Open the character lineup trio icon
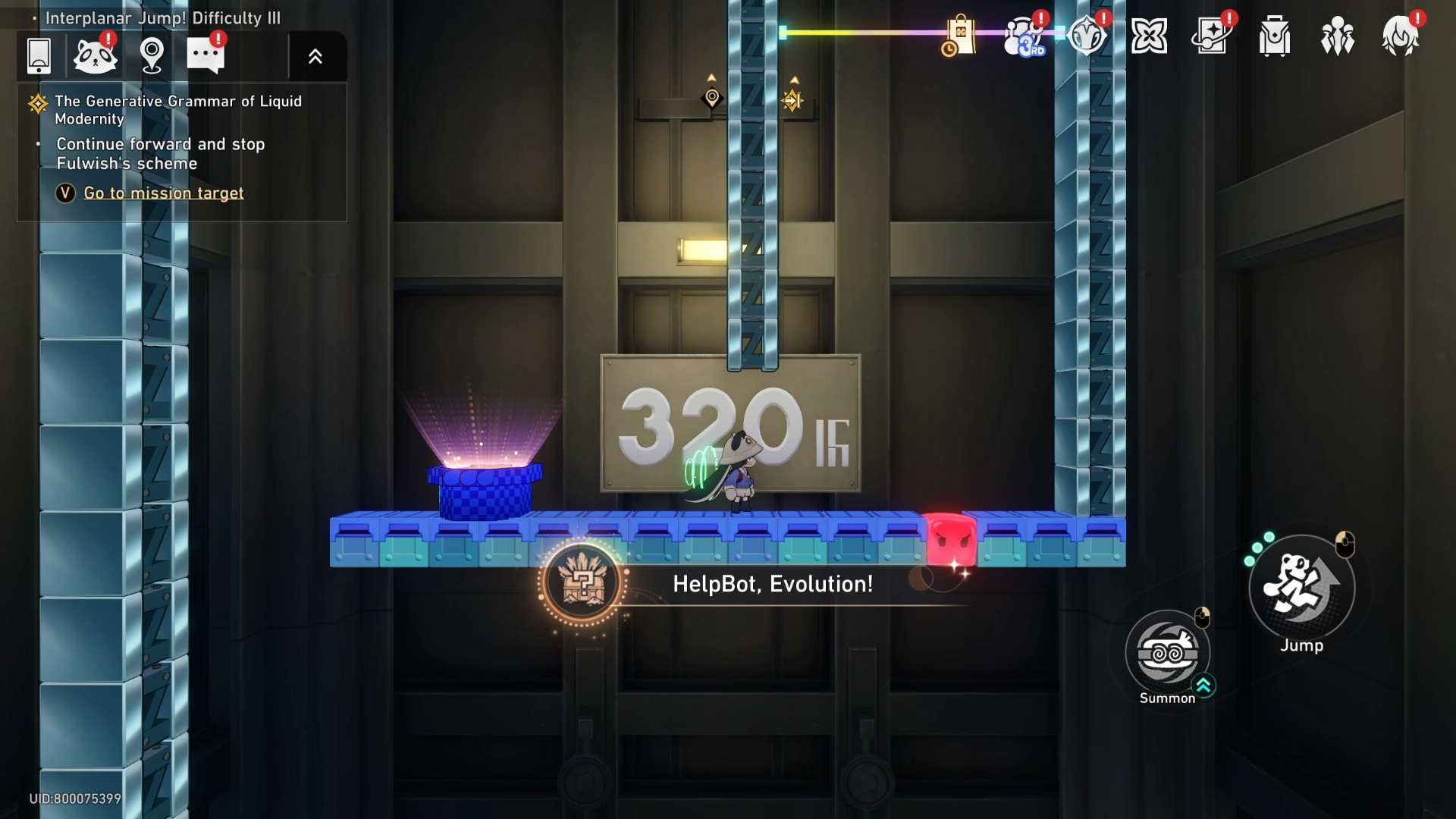The height and width of the screenshot is (819, 1456). tap(1337, 34)
